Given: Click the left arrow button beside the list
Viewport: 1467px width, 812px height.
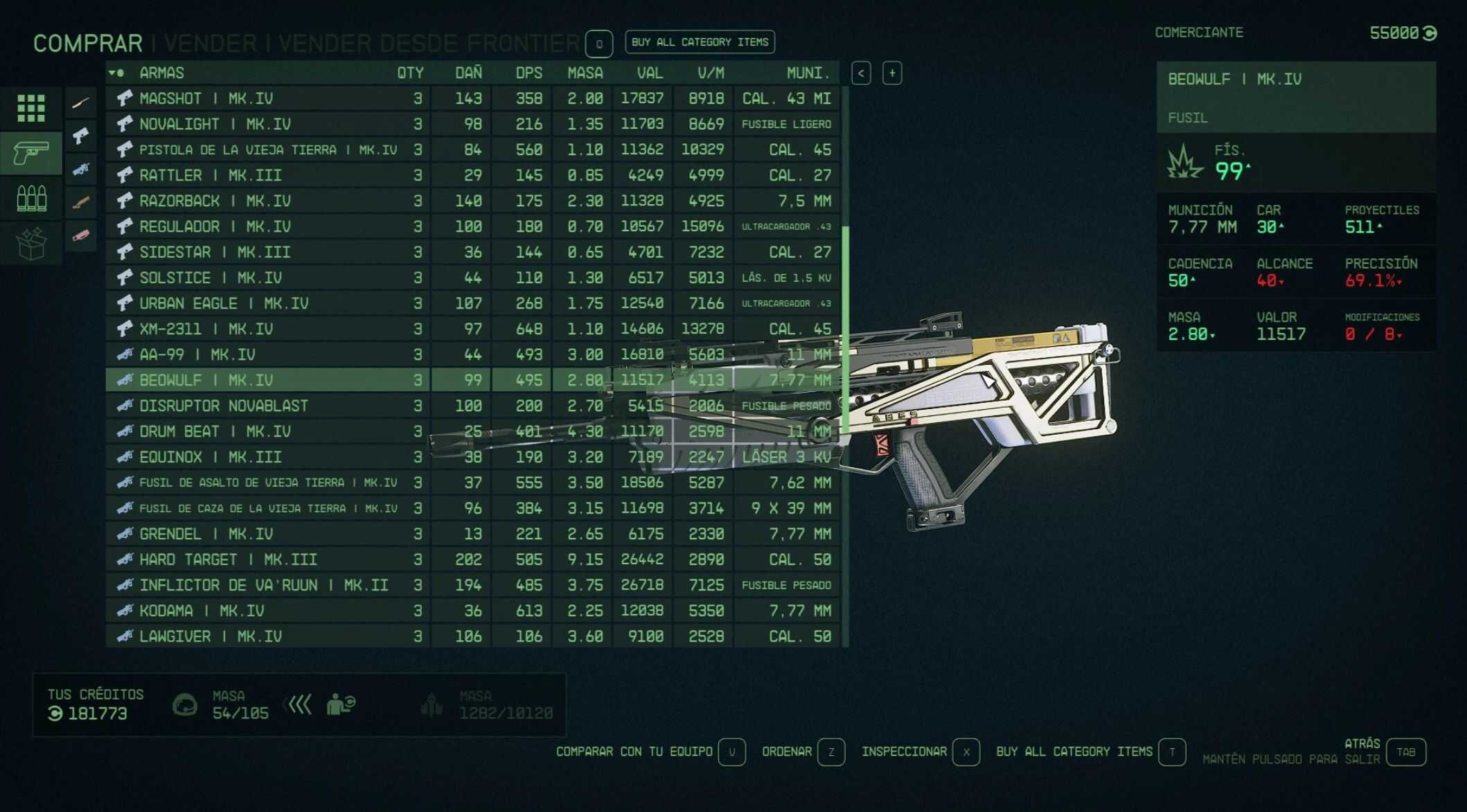Looking at the screenshot, I should (861, 73).
